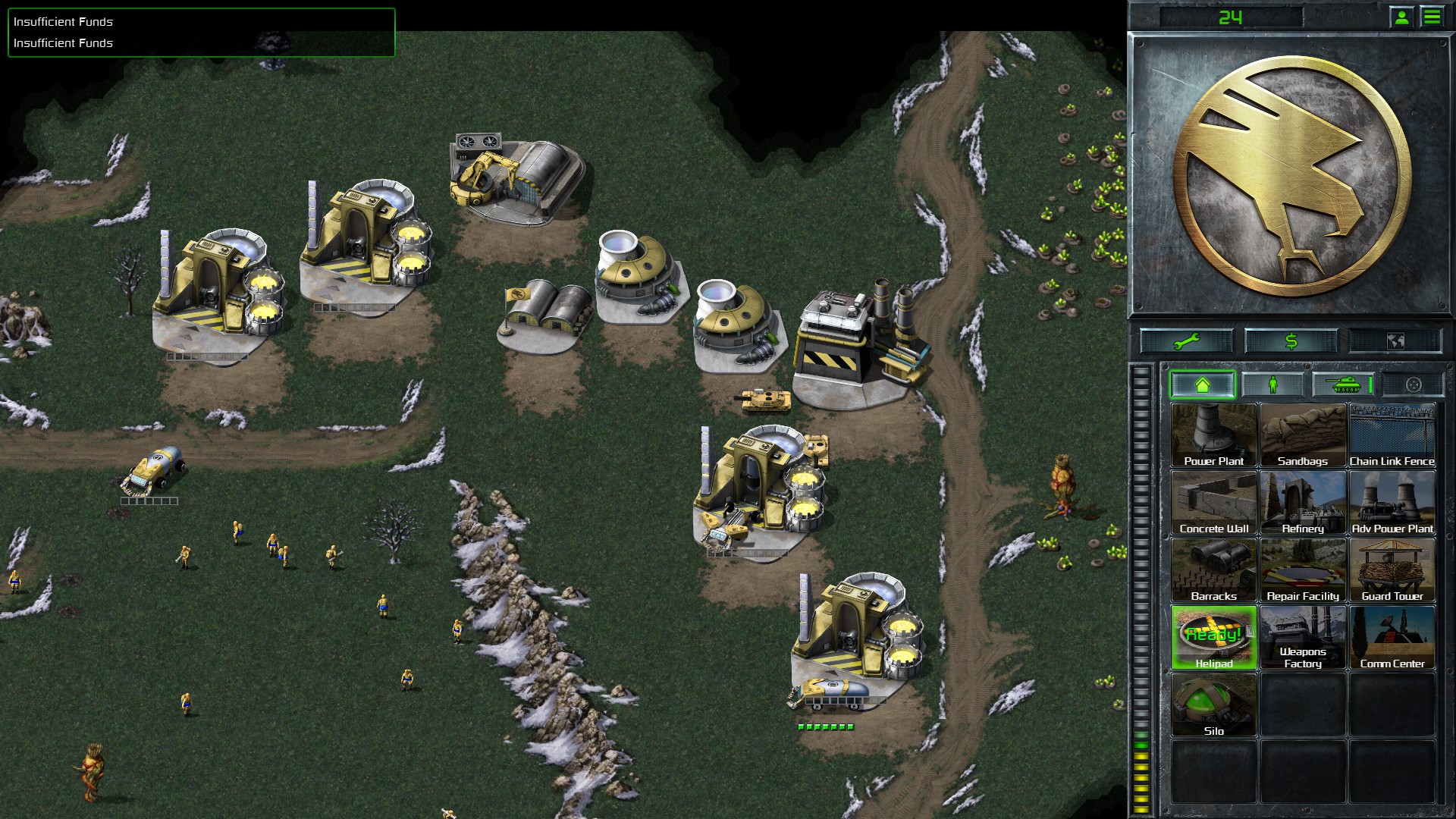Screen dimensions: 1456x819
Task: Select the Sandbags build icon
Action: pyautogui.click(x=1303, y=432)
